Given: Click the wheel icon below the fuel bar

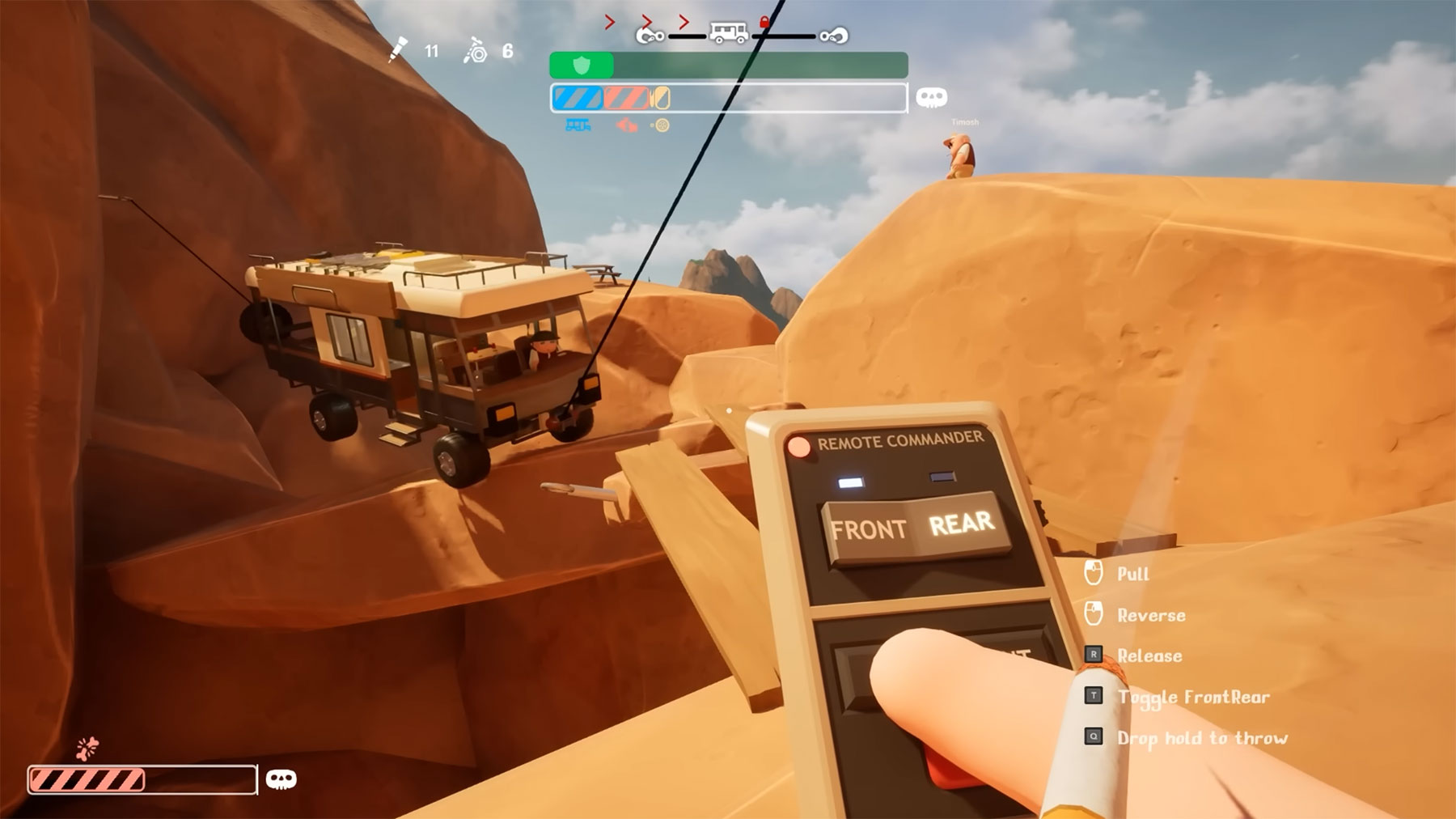Looking at the screenshot, I should tap(662, 126).
